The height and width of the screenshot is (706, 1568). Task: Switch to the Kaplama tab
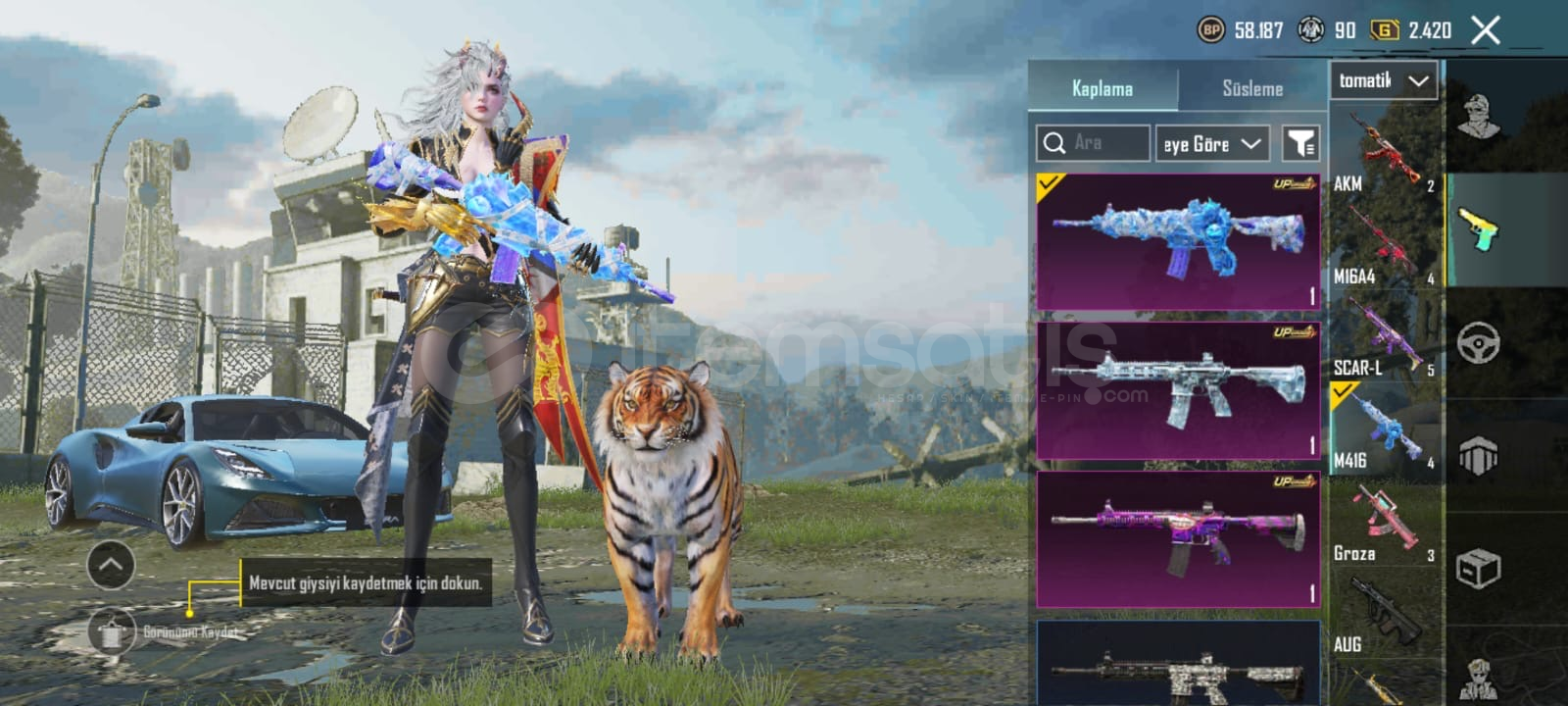point(1102,88)
